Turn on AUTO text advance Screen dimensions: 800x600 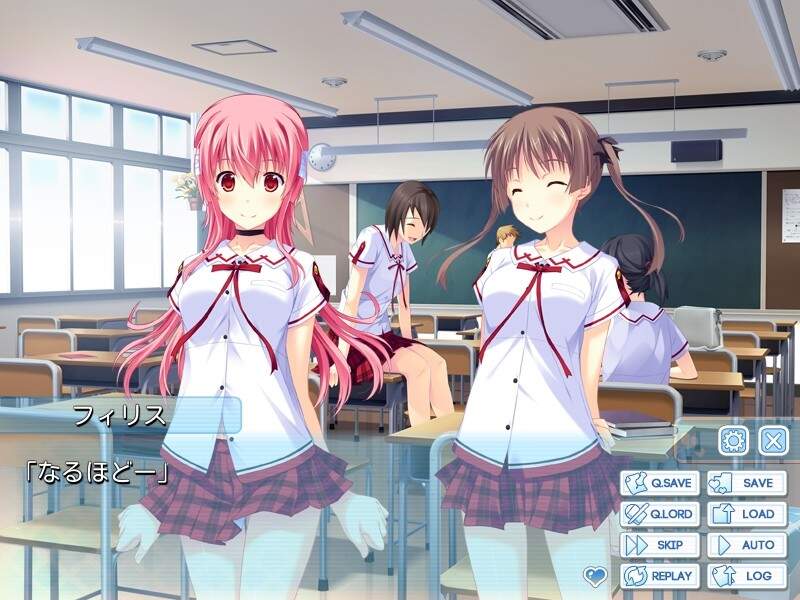click(x=746, y=545)
